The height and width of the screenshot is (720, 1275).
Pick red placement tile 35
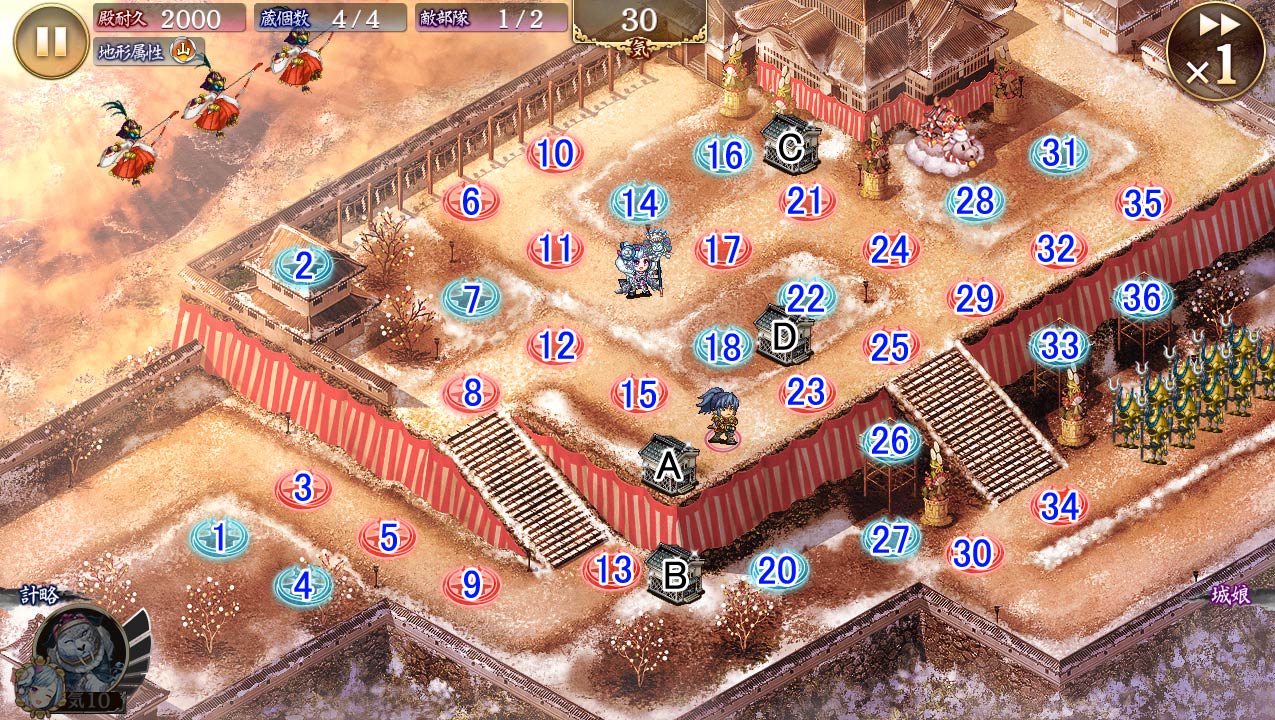coord(1143,203)
